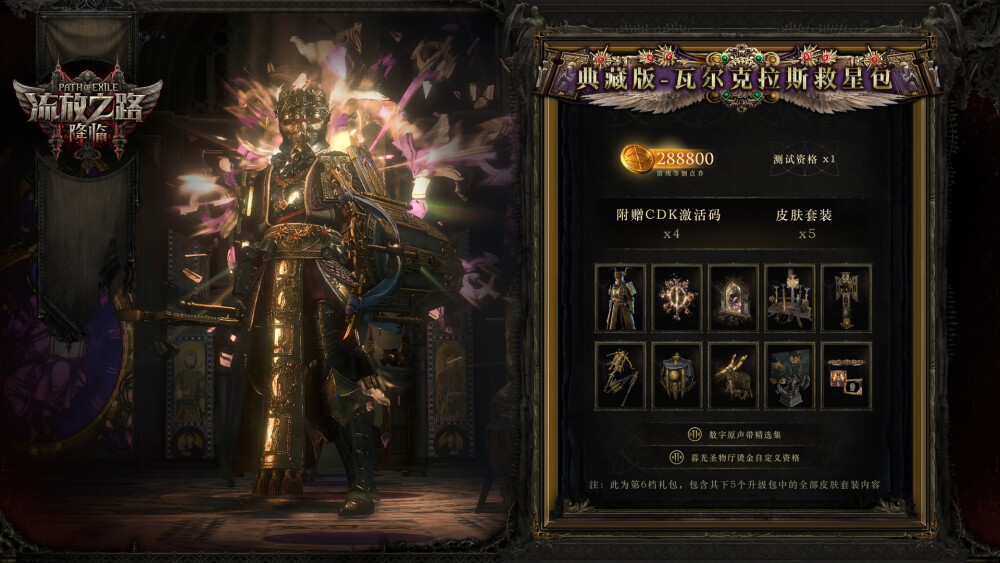This screenshot has width=1000, height=563.
Task: Click the skin set x5 panel
Action: click(803, 223)
